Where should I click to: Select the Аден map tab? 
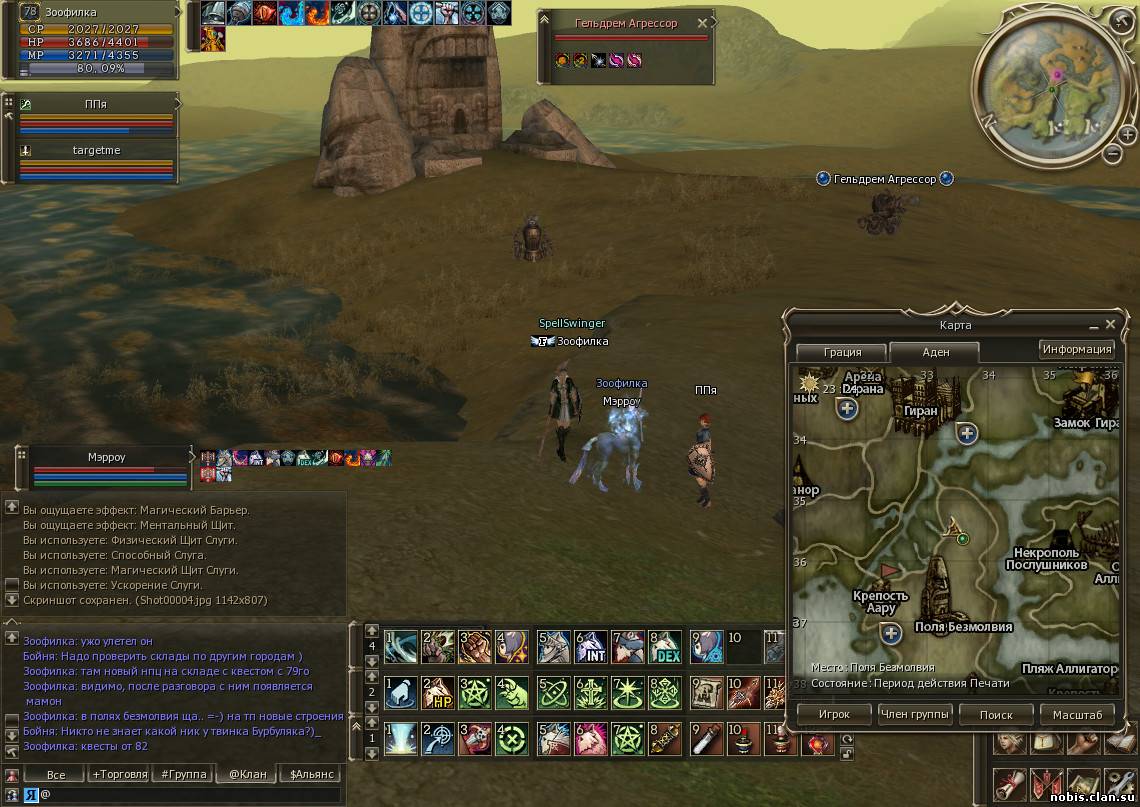[935, 352]
